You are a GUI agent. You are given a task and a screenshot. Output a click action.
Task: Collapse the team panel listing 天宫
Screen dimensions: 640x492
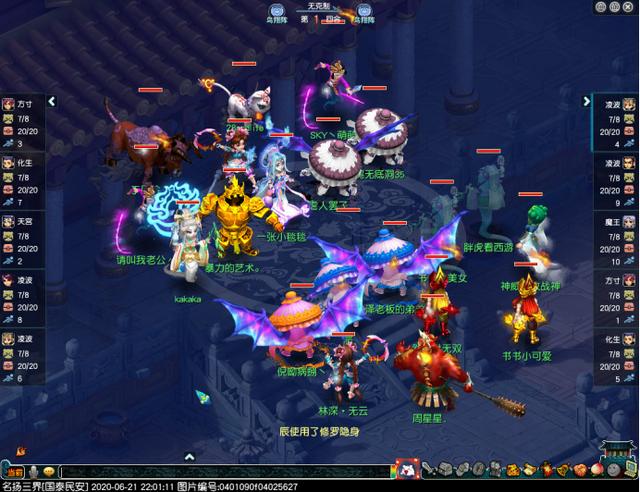click(52, 101)
